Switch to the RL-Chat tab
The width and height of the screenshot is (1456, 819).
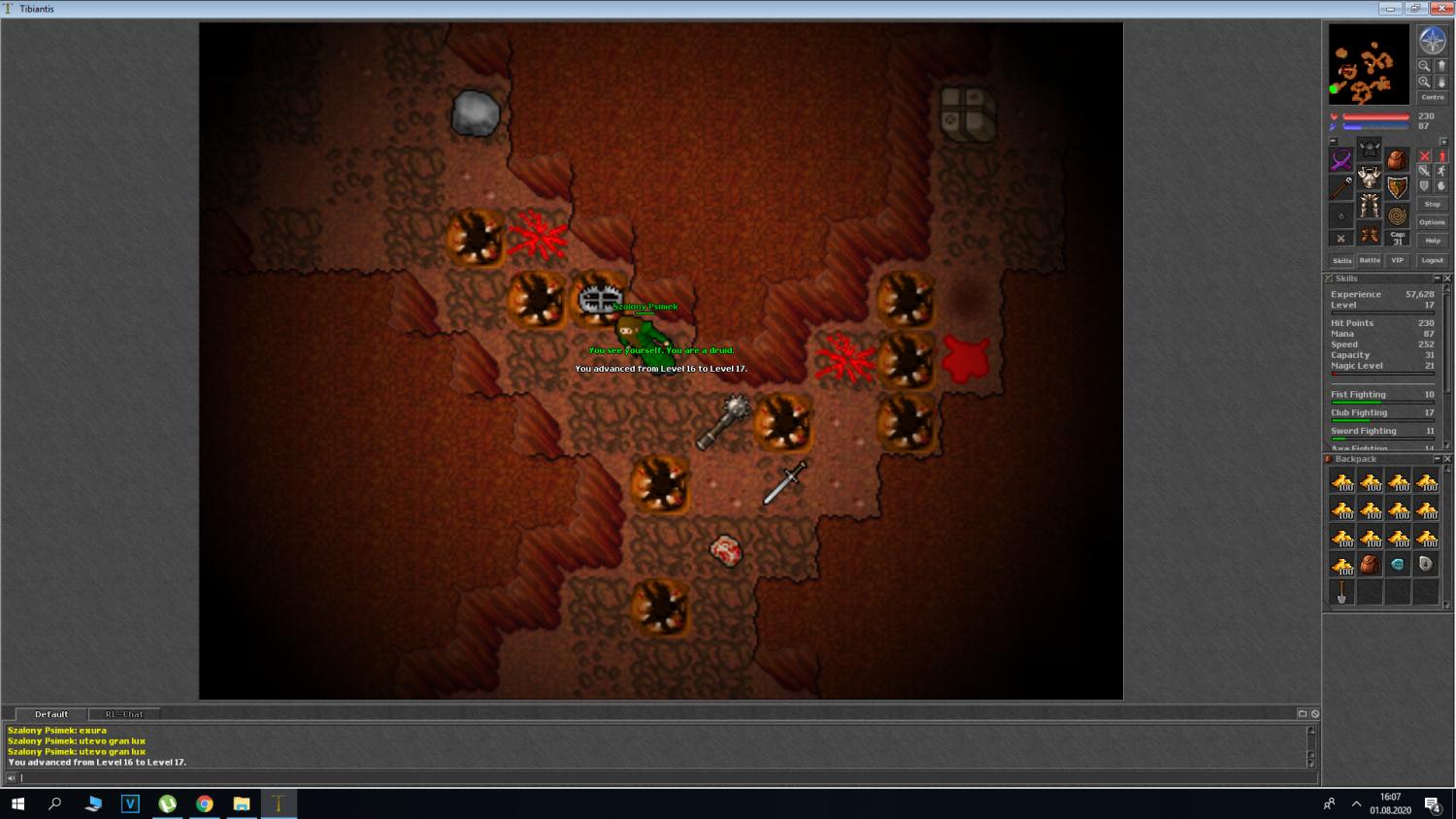click(124, 714)
